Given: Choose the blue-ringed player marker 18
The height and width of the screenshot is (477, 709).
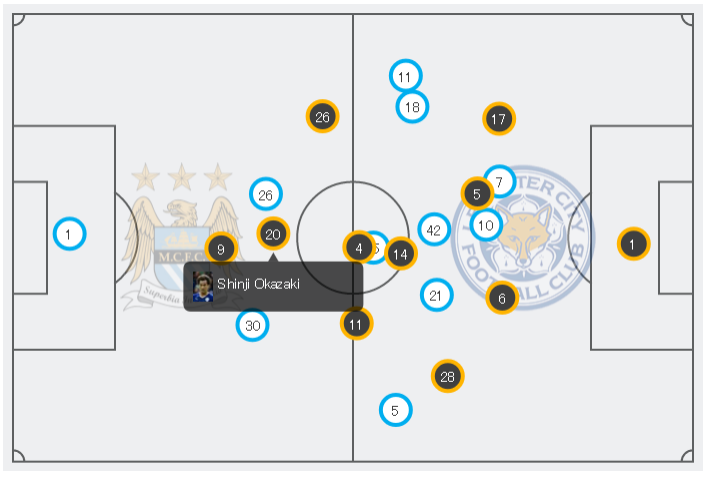Looking at the screenshot, I should 412,106.
